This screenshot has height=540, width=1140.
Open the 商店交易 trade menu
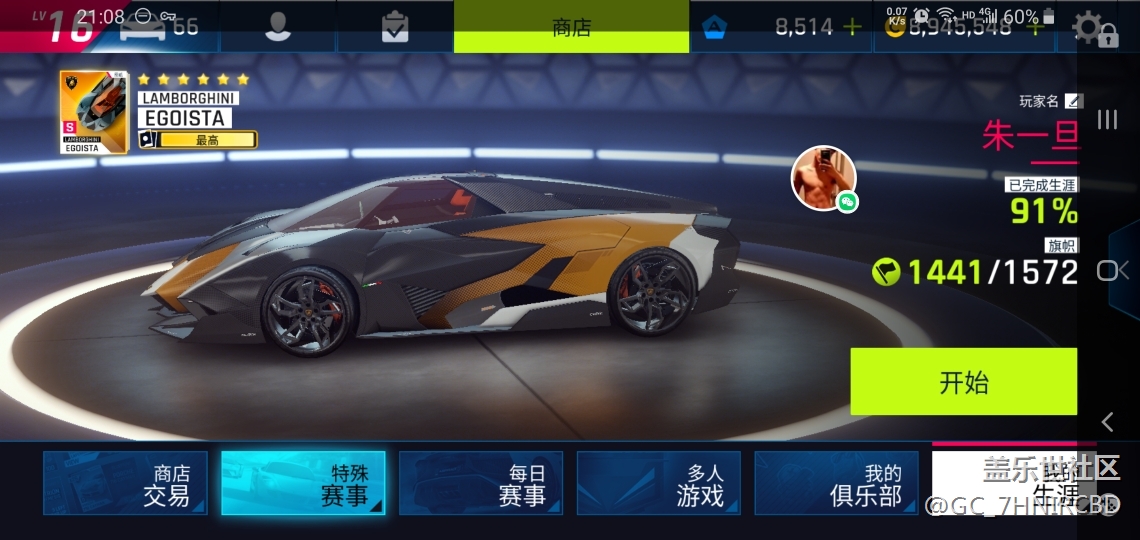coord(125,483)
